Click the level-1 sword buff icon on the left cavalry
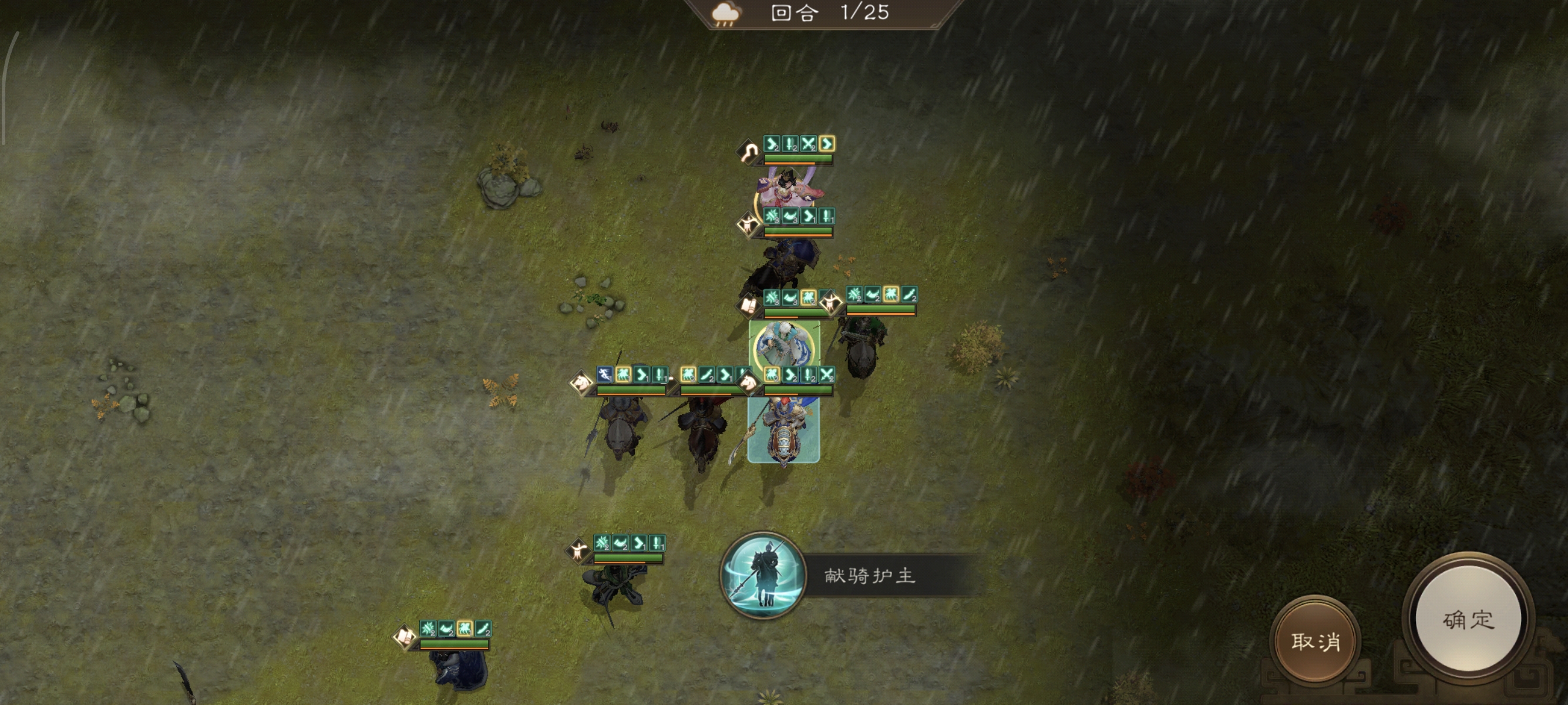 659,375
